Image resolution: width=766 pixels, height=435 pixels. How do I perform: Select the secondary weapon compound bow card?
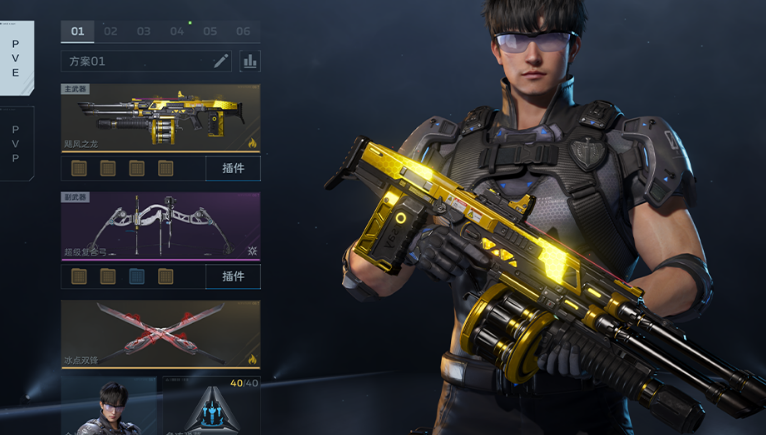pyautogui.click(x=160, y=225)
